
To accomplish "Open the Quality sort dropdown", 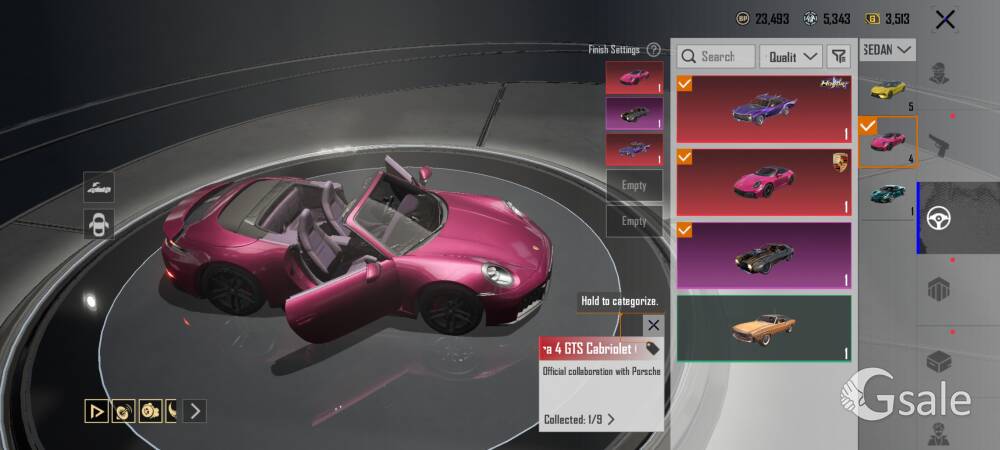I will (791, 57).
